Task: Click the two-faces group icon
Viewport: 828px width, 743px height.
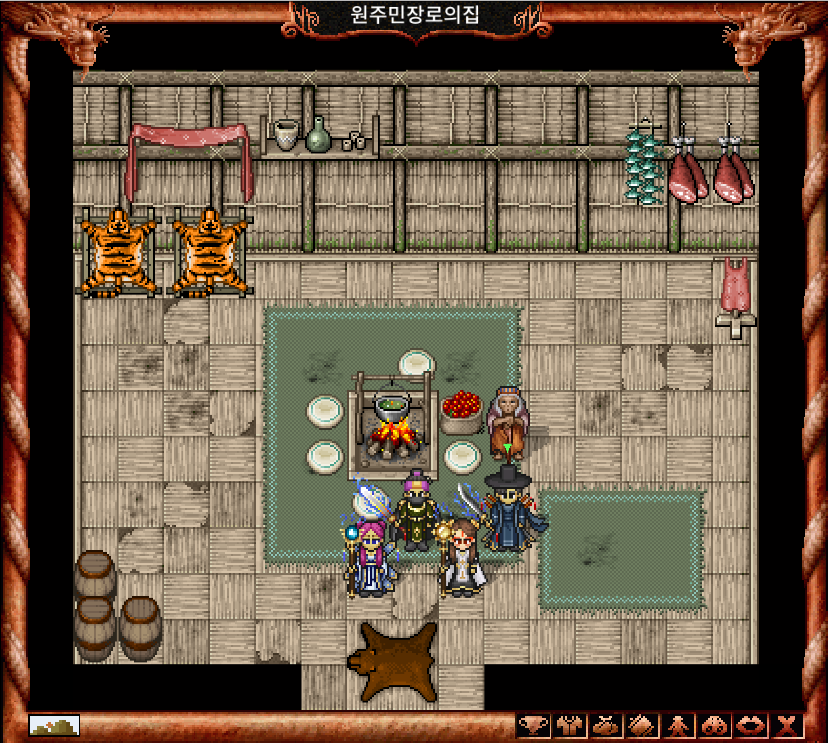Action: coord(713,726)
